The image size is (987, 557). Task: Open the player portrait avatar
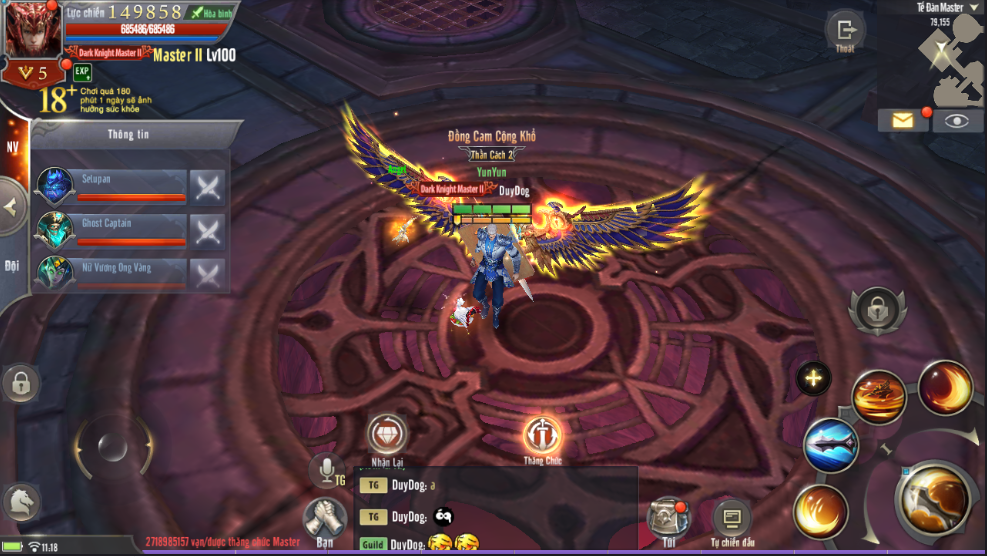point(33,30)
